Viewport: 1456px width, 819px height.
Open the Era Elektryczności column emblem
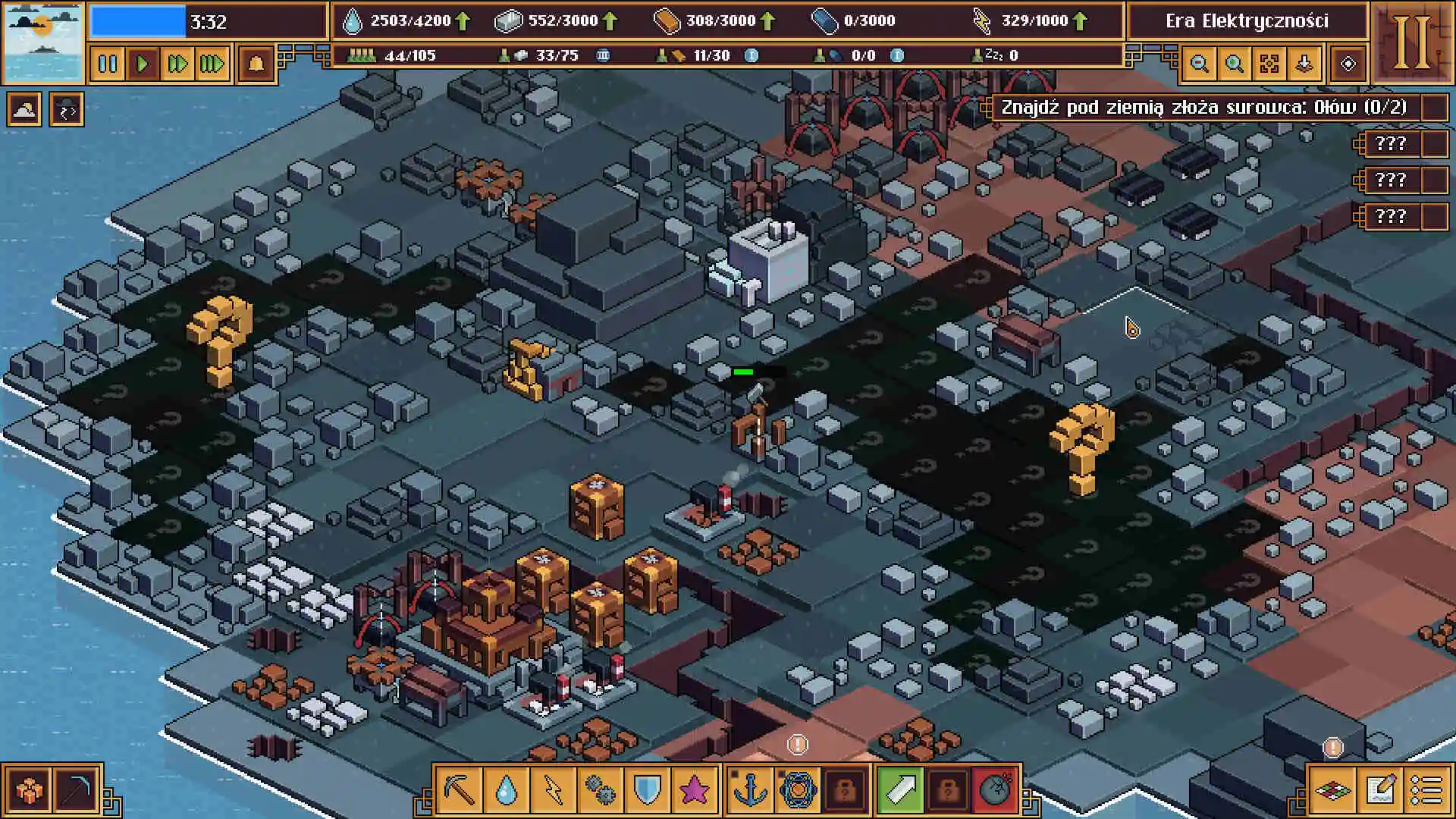(x=1412, y=41)
